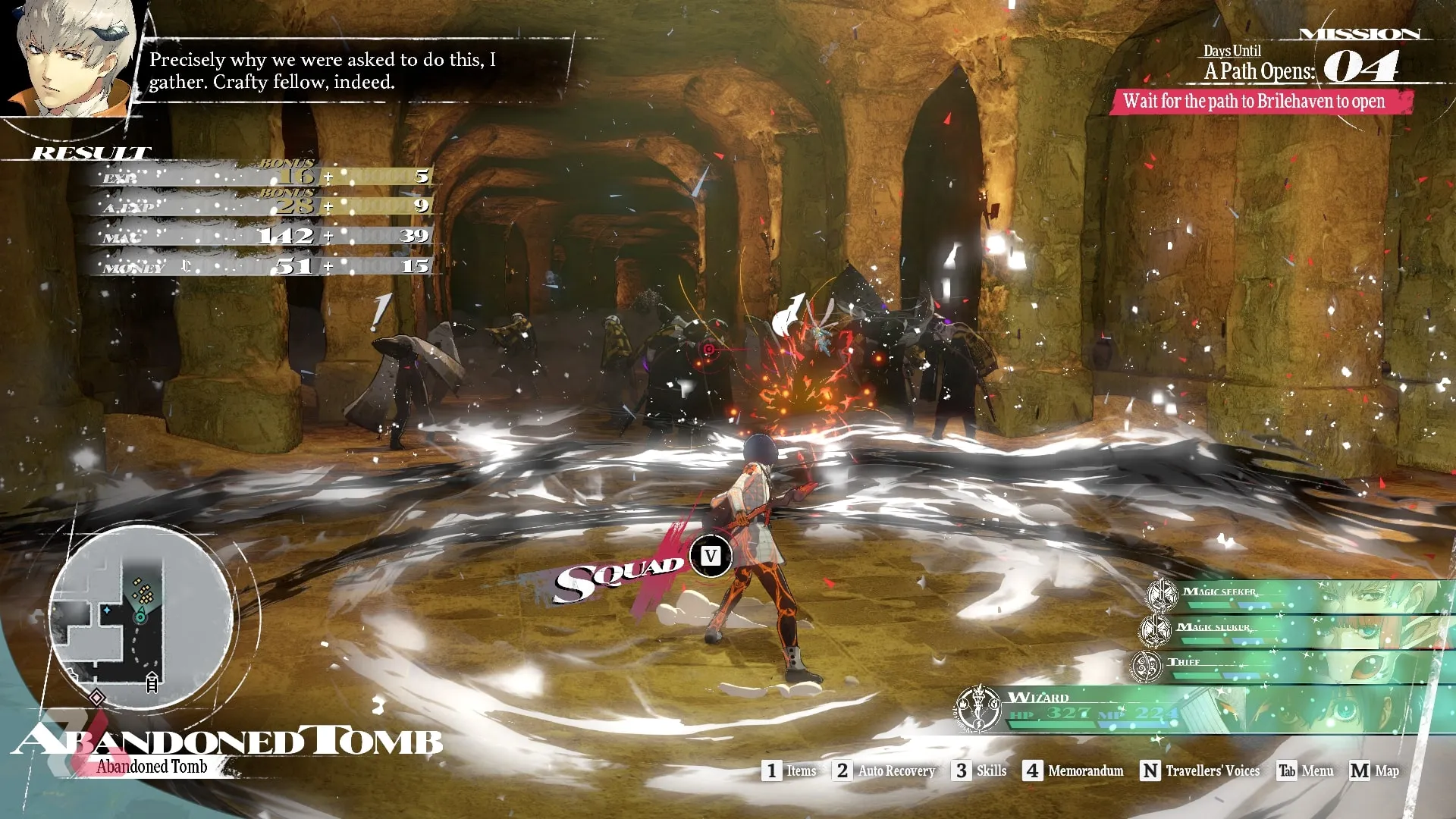Screen dimensions: 1456x819
Task: Open the Items shortcut in the bottom bar
Action: click(x=789, y=770)
